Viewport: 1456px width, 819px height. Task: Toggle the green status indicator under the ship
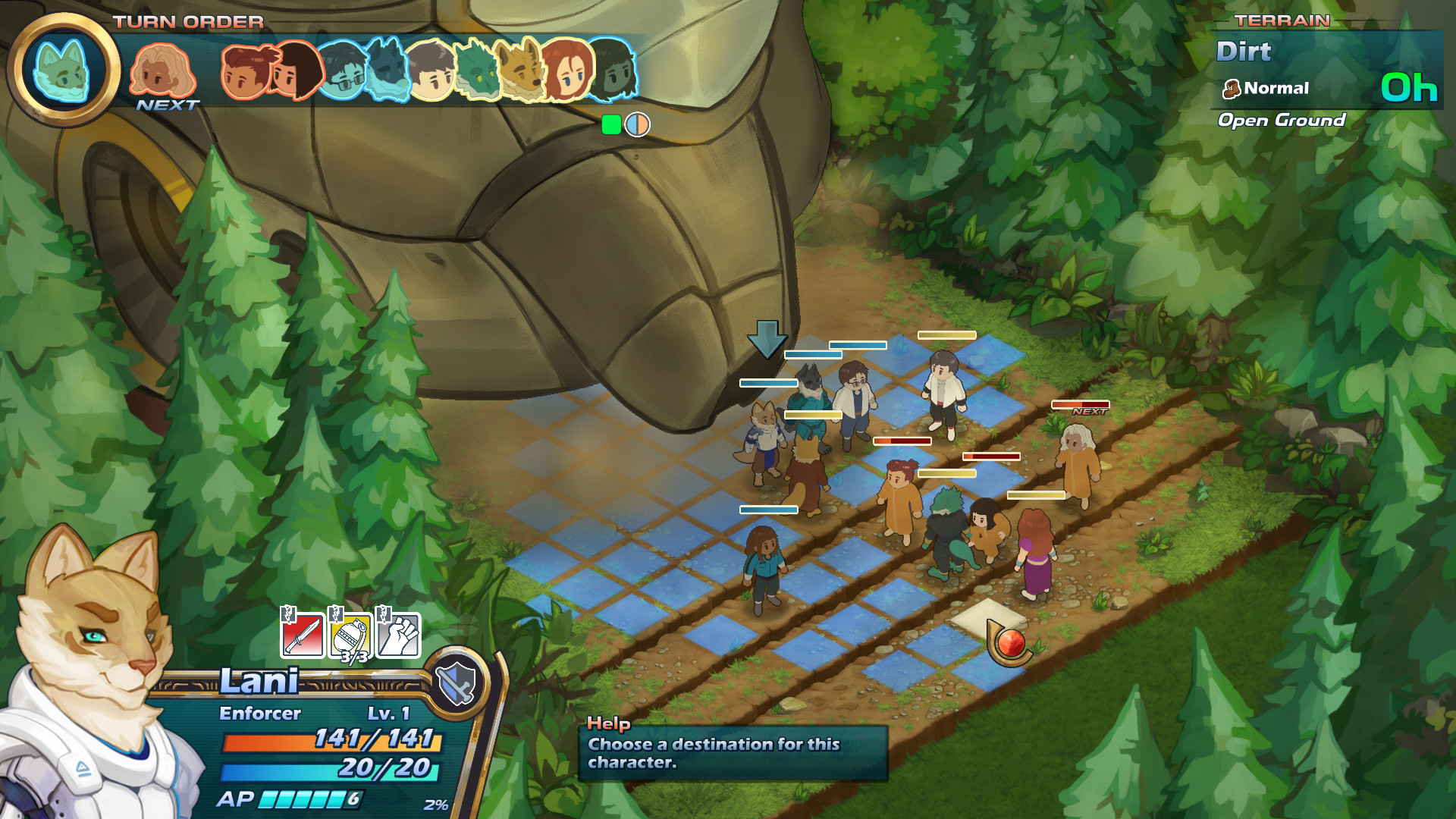click(x=611, y=126)
